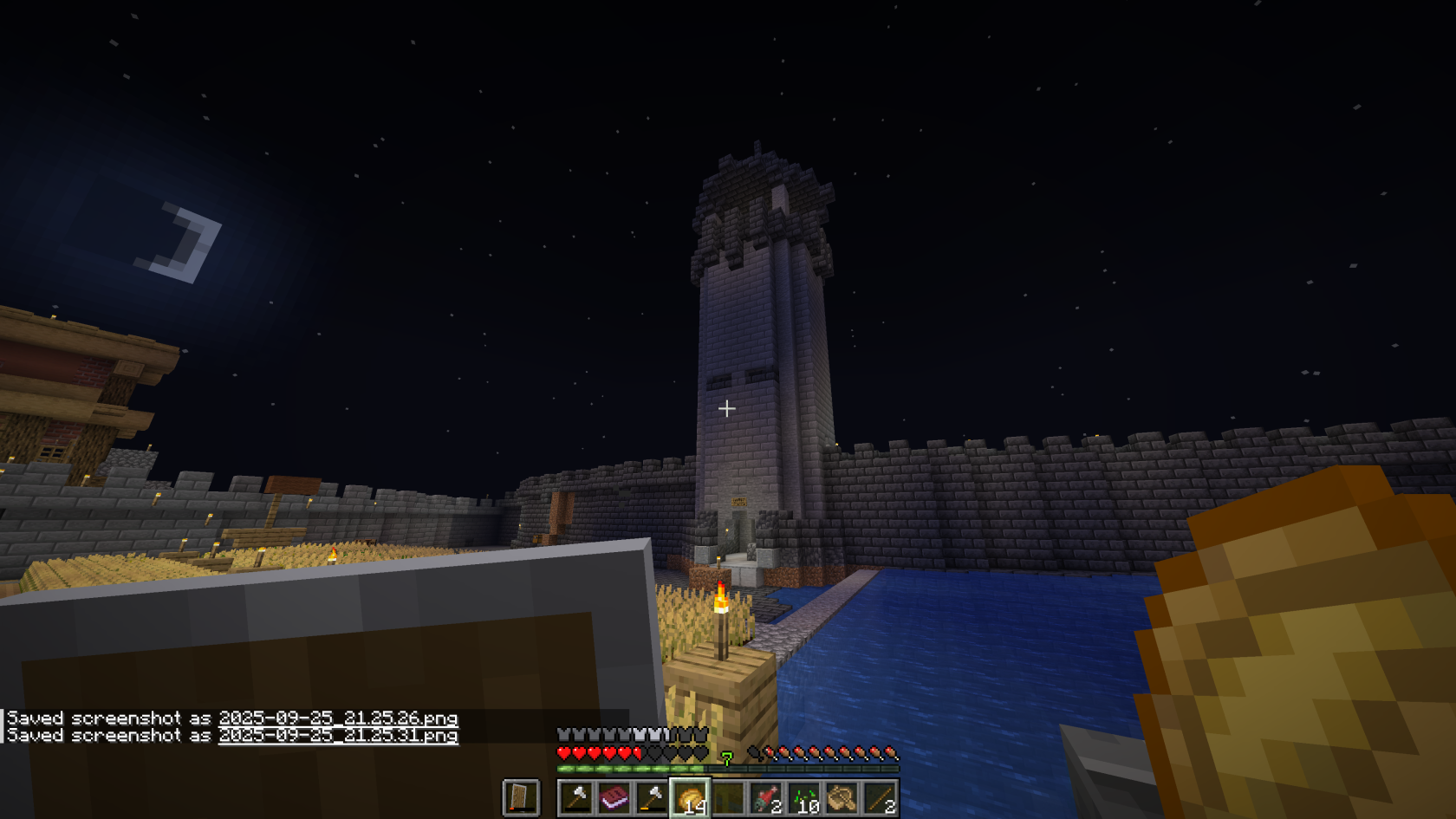Open screenshot link 2025-09-25_21.25.26.png

[x=338, y=718]
